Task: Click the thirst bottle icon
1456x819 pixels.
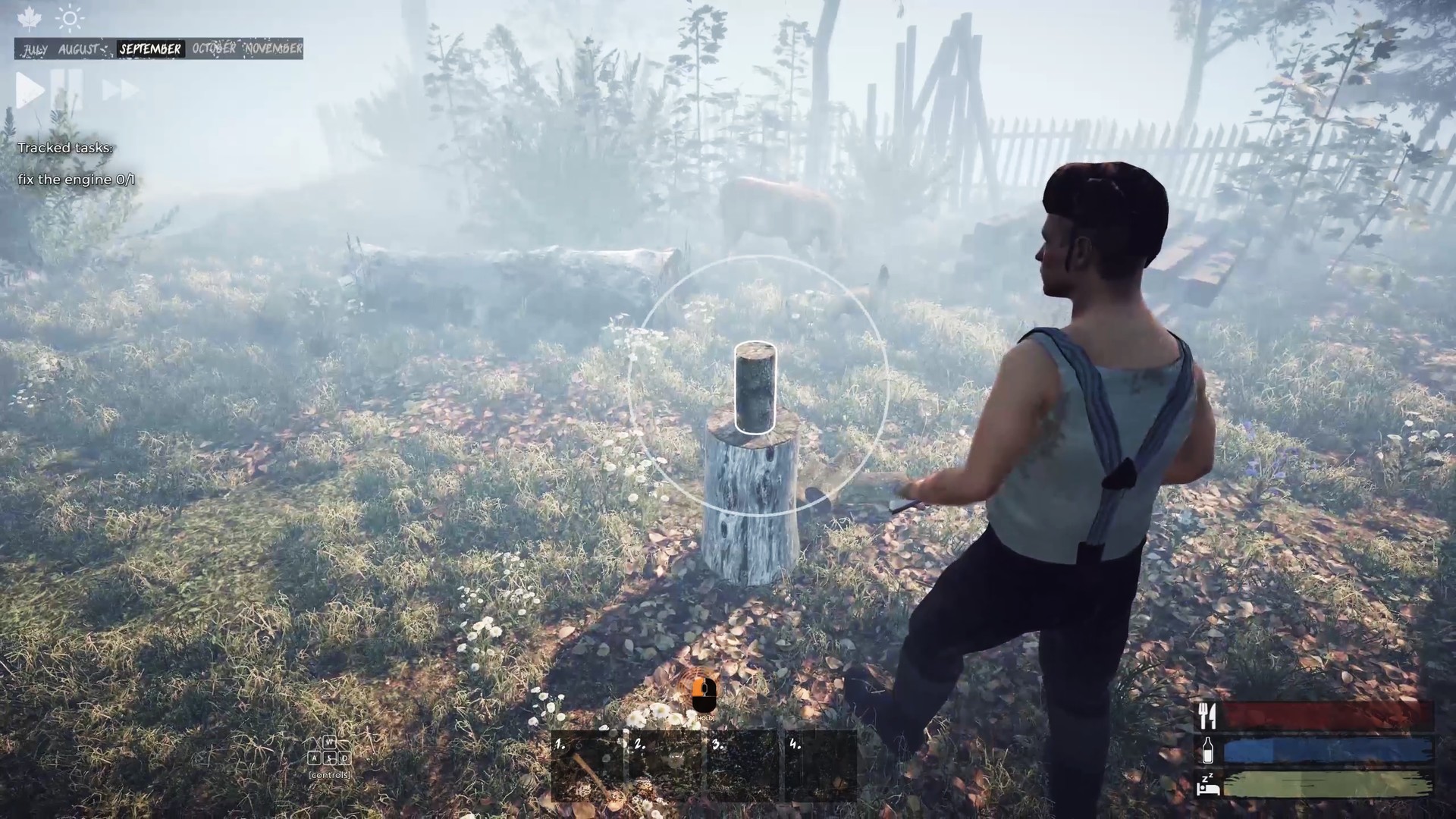Action: pyautogui.click(x=1207, y=752)
